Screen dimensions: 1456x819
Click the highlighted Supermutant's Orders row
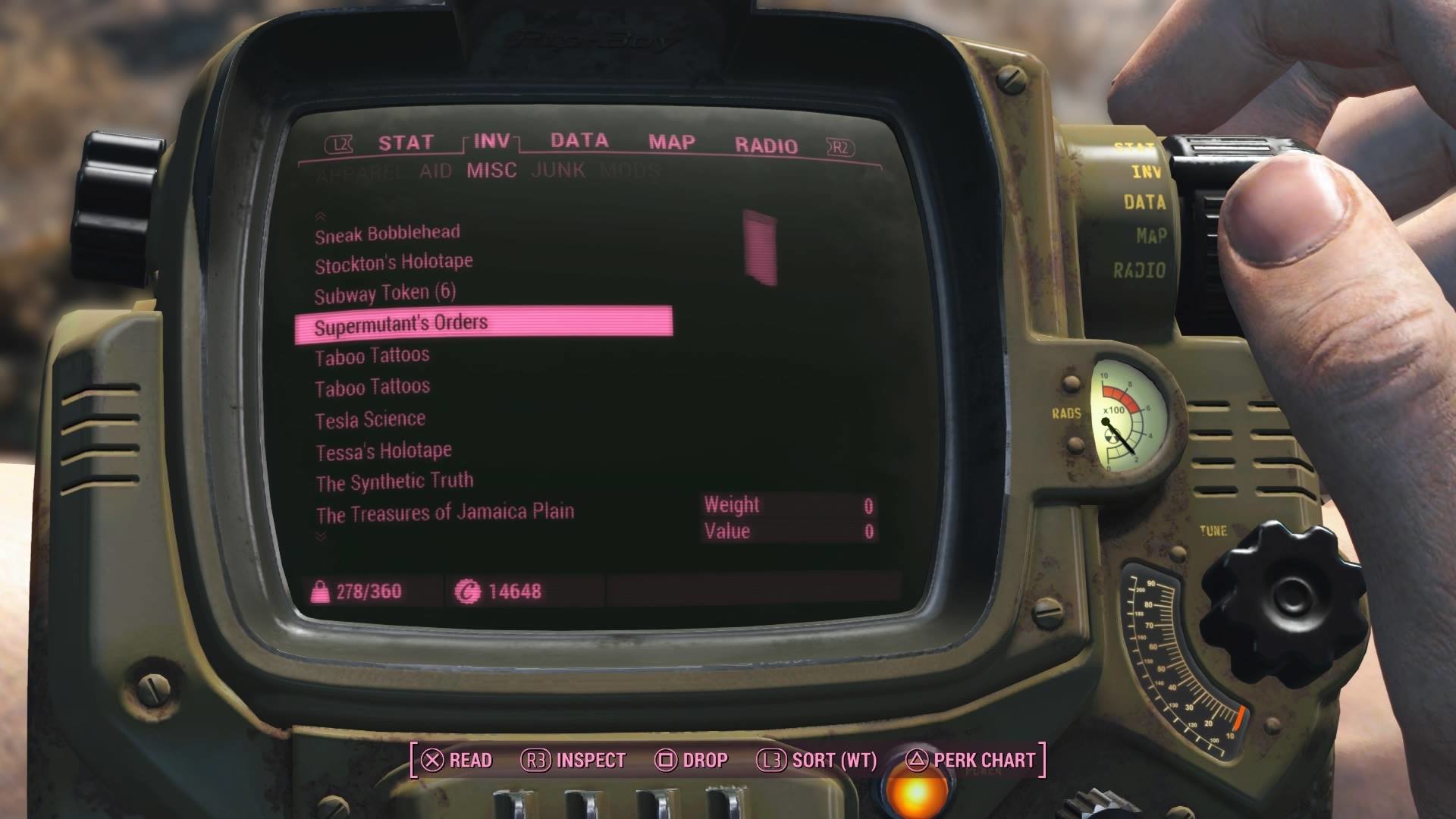click(483, 322)
